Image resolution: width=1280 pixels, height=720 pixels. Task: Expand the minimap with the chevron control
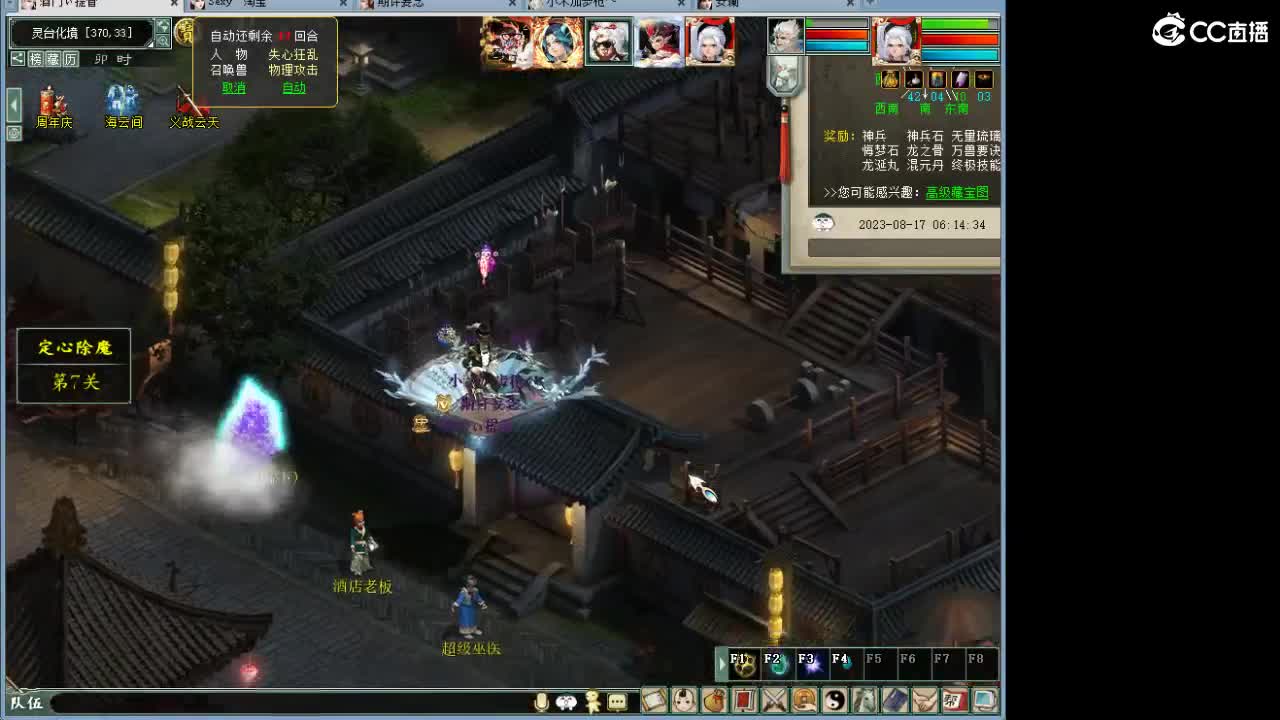tap(162, 27)
